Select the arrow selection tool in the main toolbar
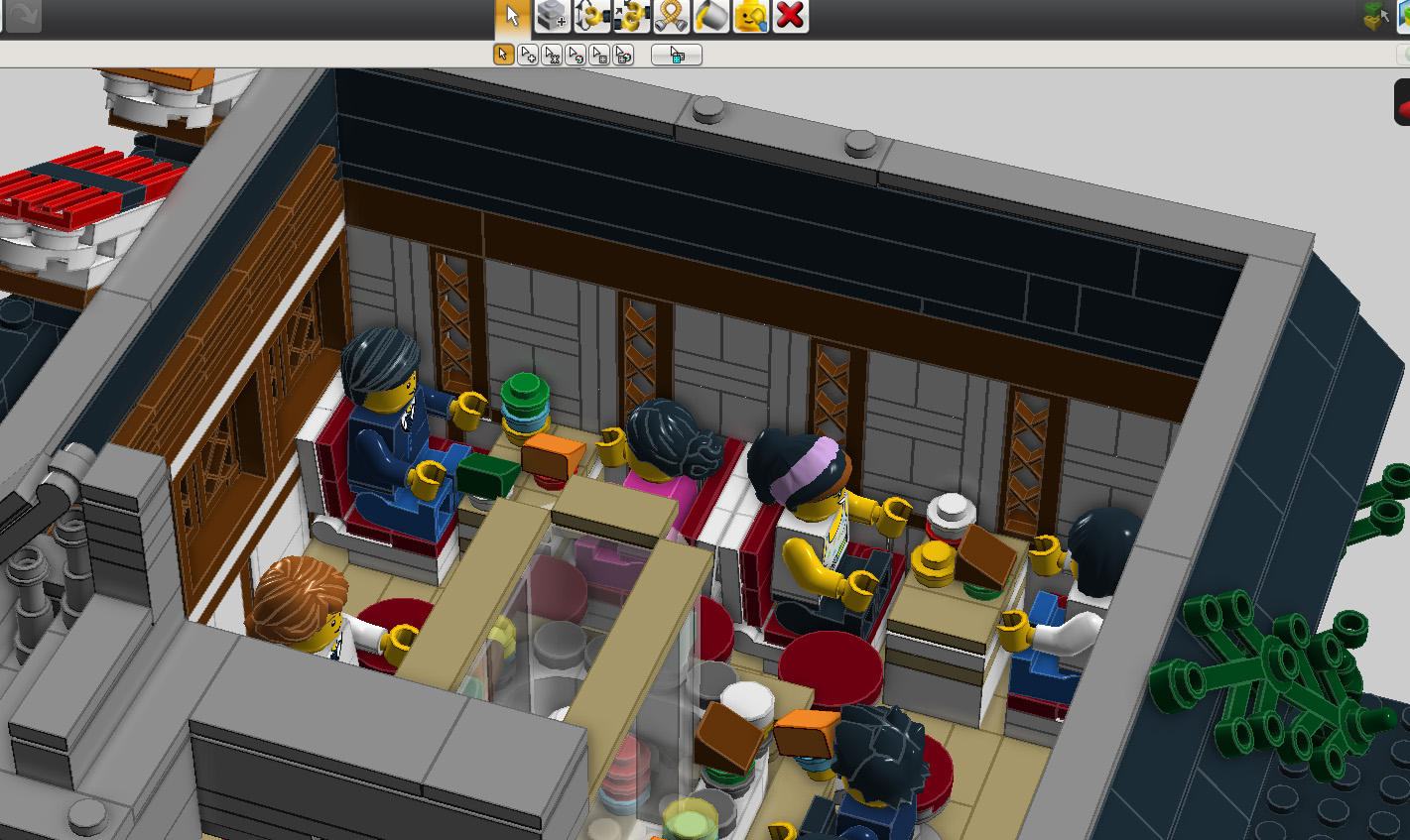This screenshot has height=840, width=1410. coord(513,16)
